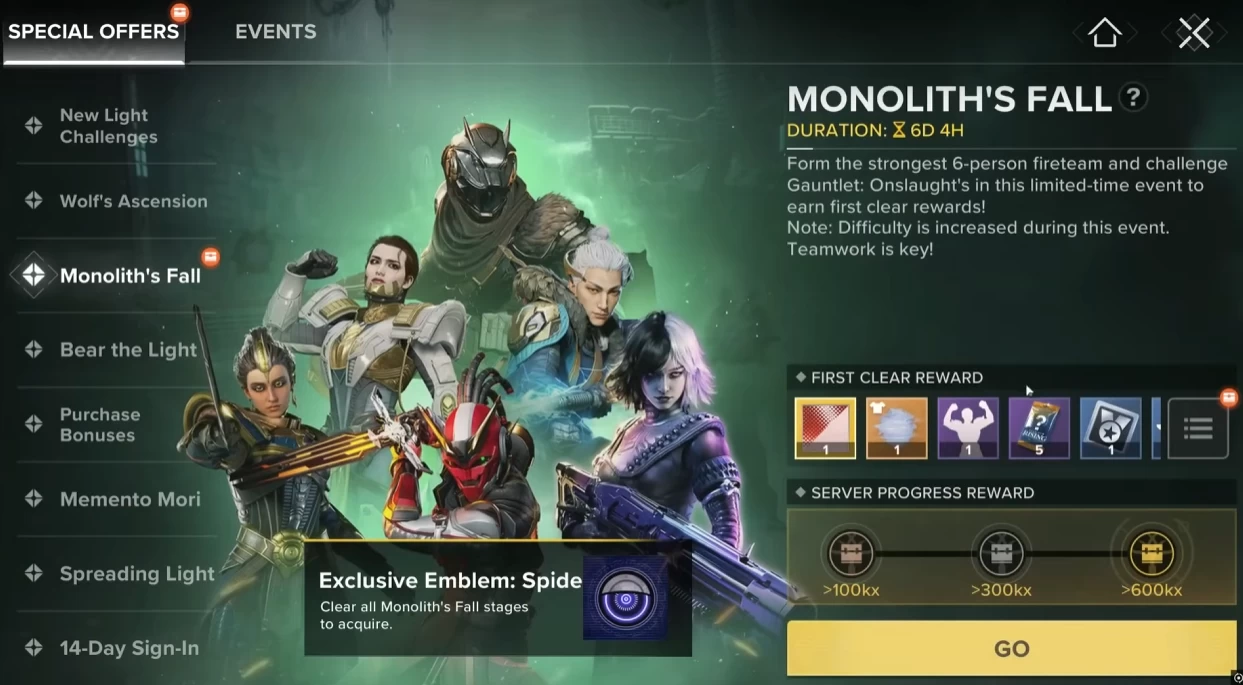Click the question mark help icon
The width and height of the screenshot is (1243, 685).
1132,98
